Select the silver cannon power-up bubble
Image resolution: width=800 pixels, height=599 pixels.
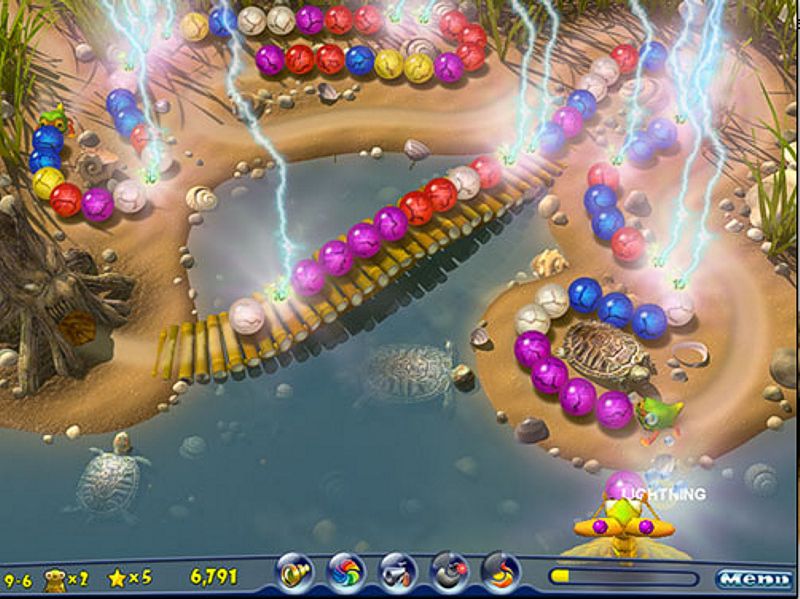(398, 573)
